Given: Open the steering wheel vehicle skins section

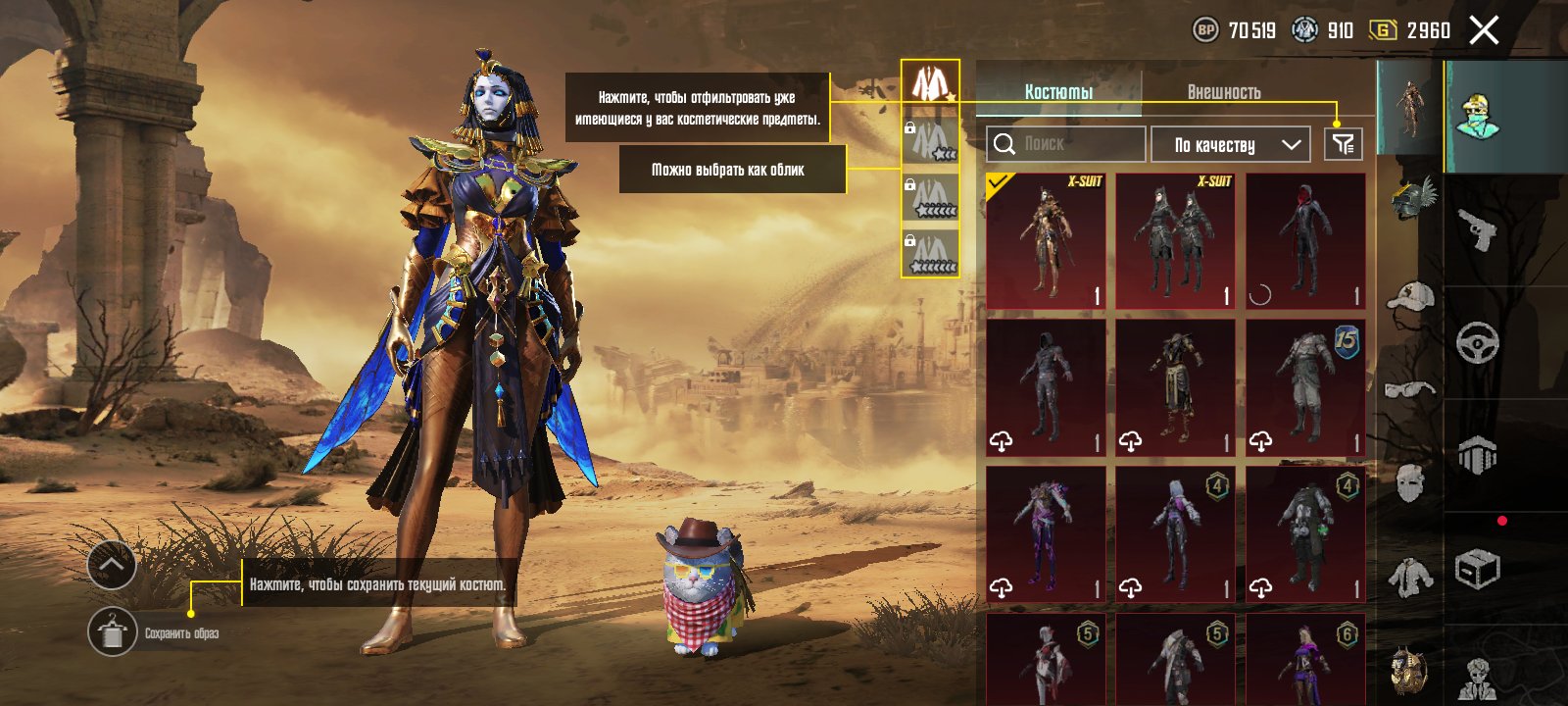Looking at the screenshot, I should (1477, 343).
